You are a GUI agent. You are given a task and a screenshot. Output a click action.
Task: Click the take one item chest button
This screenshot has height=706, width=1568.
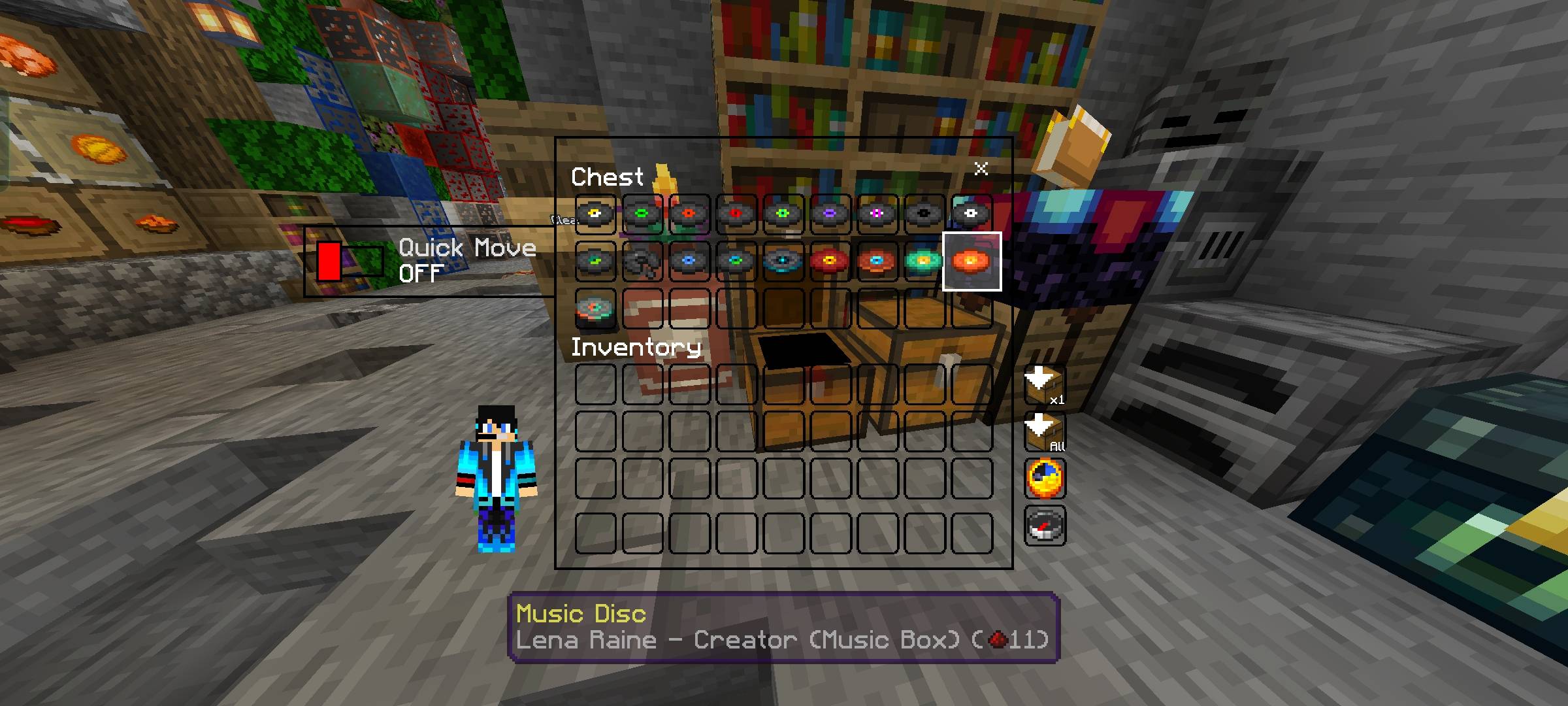pyautogui.click(x=1044, y=386)
